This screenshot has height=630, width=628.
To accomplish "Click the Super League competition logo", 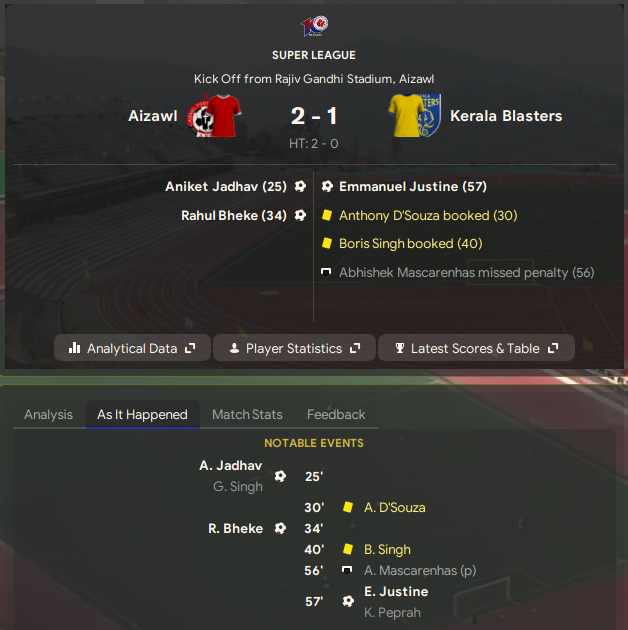I will tap(314, 26).
